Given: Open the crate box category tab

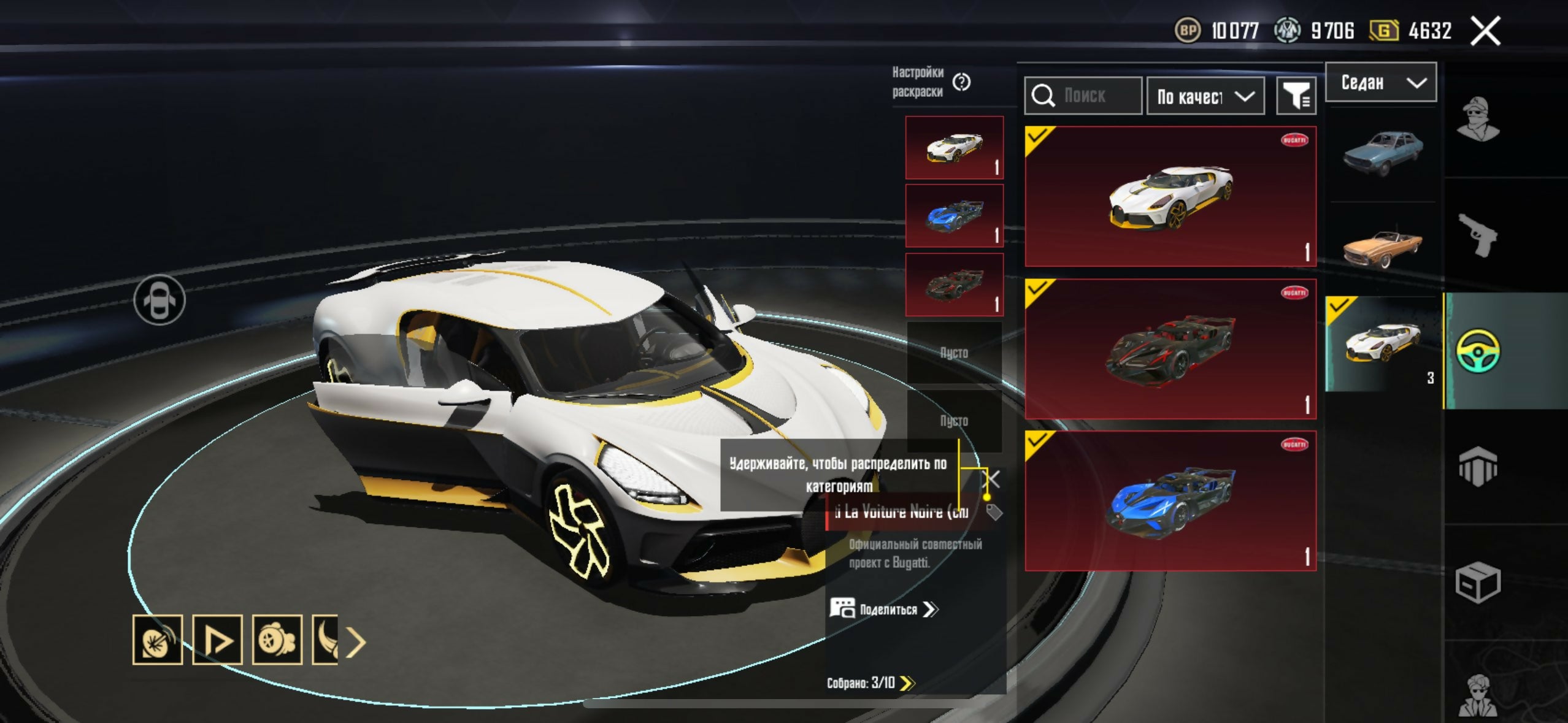Looking at the screenshot, I should [1478, 582].
